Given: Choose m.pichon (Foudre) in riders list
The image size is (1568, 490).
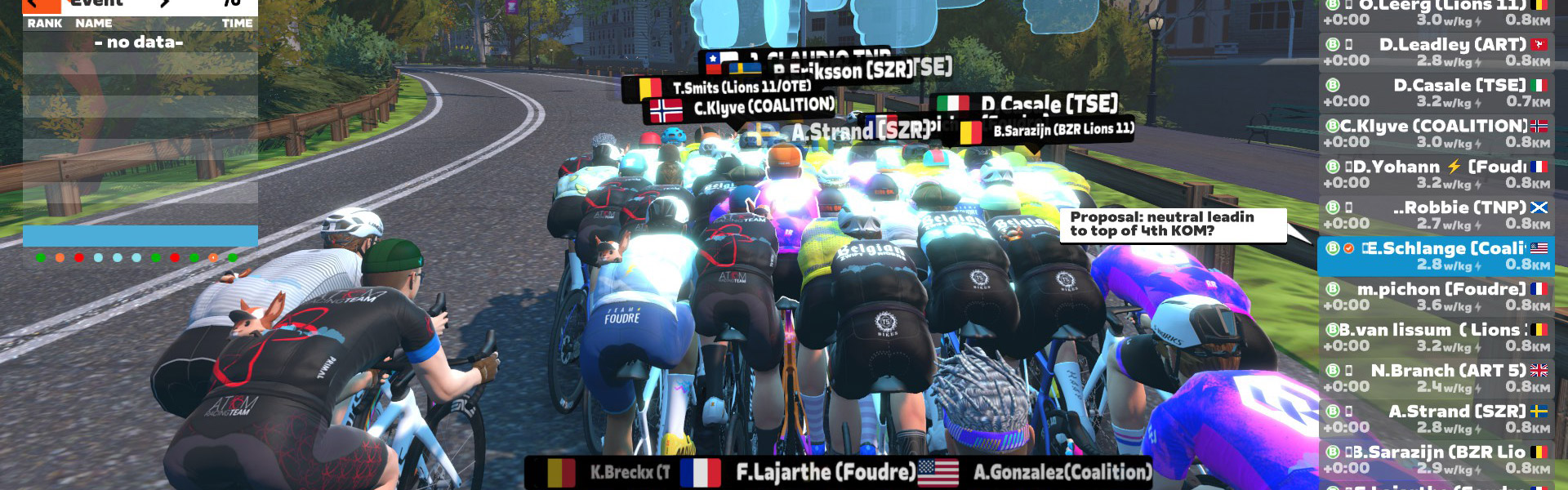Looking at the screenshot, I should (1436, 296).
